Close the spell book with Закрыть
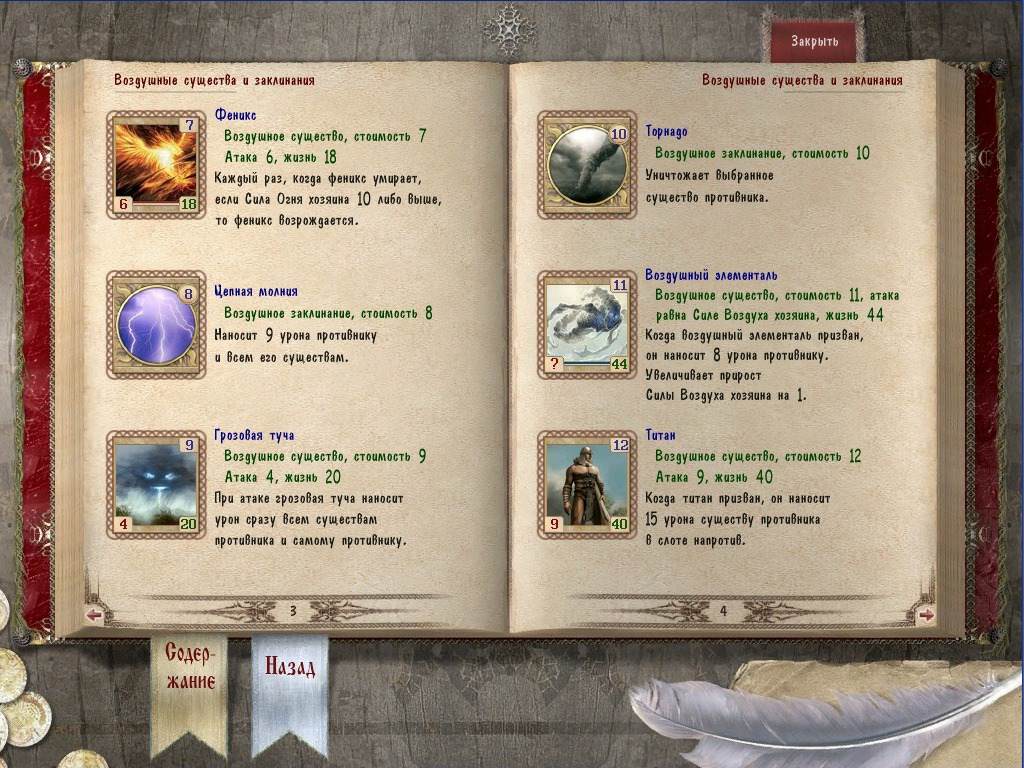 814,42
